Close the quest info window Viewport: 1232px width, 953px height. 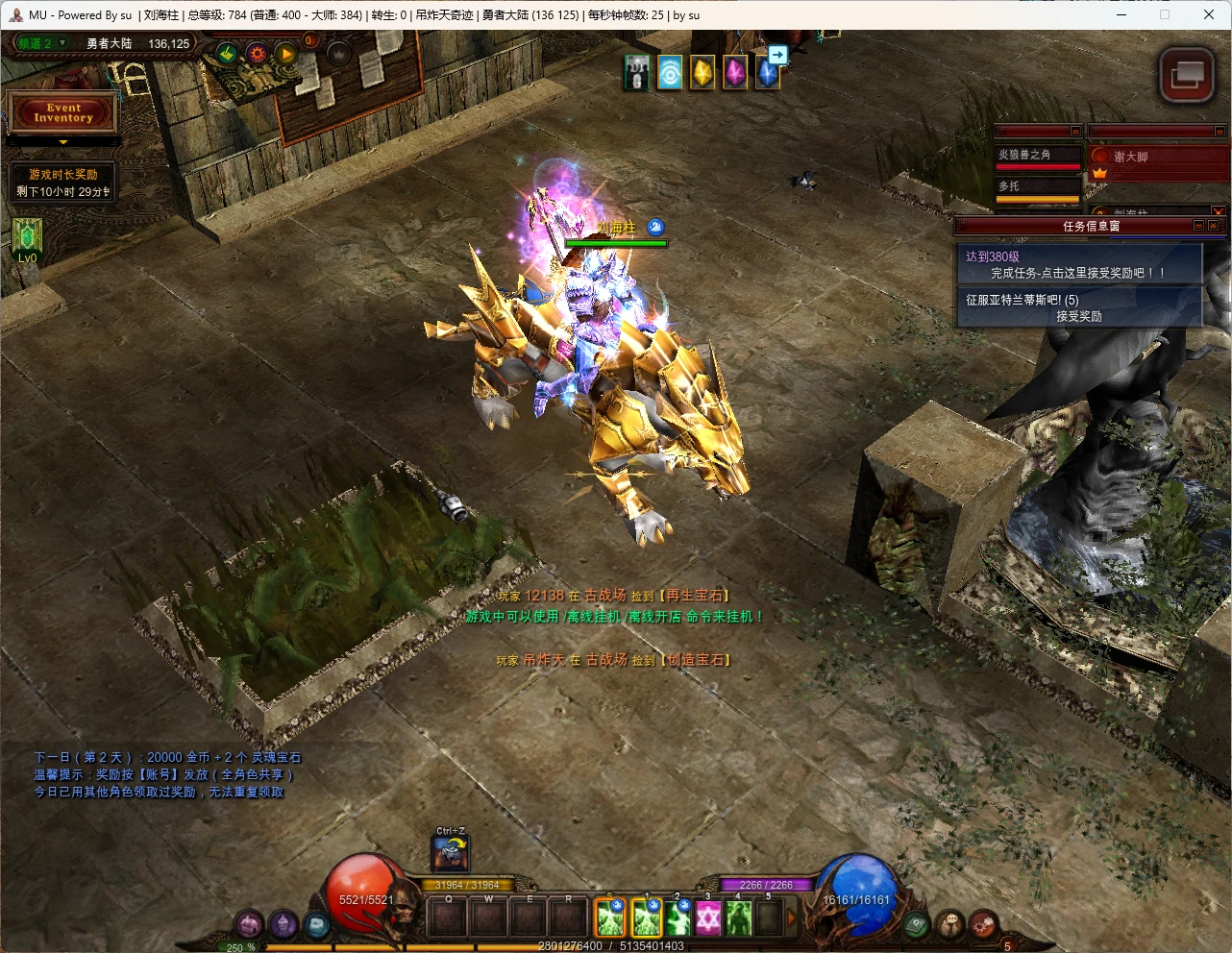(x=1214, y=226)
